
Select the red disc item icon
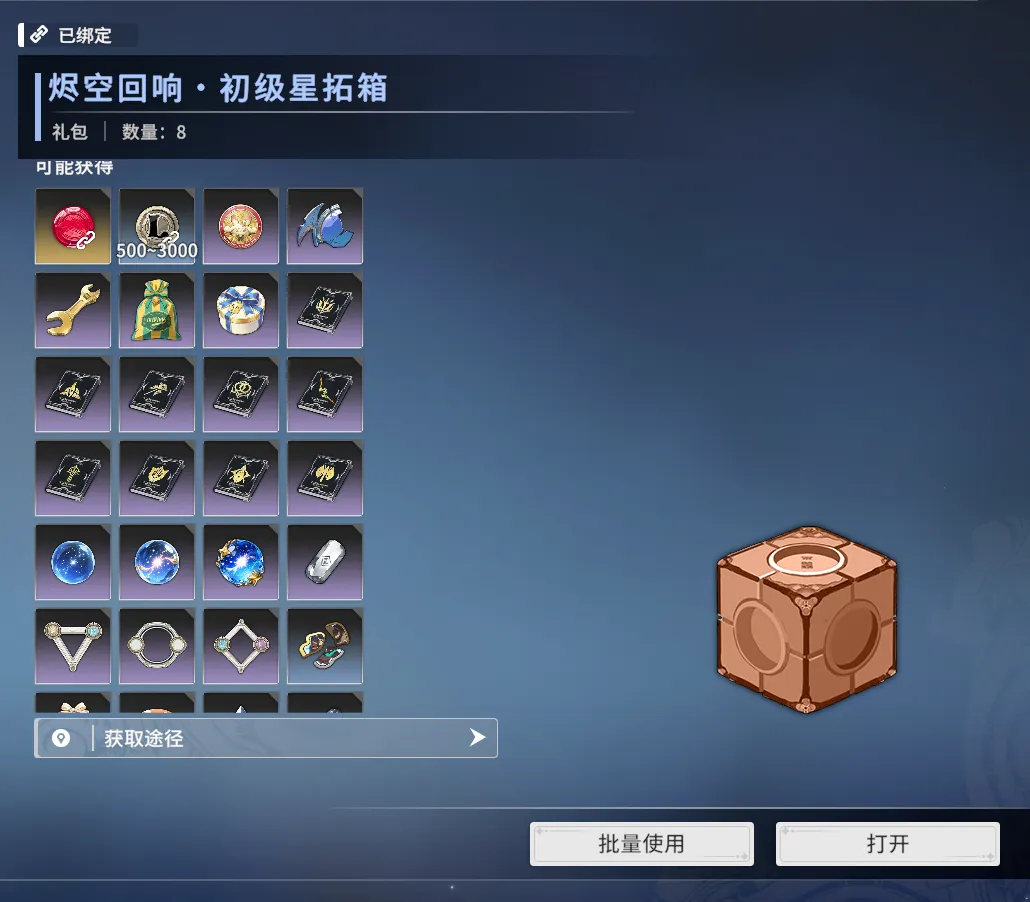coord(73,226)
